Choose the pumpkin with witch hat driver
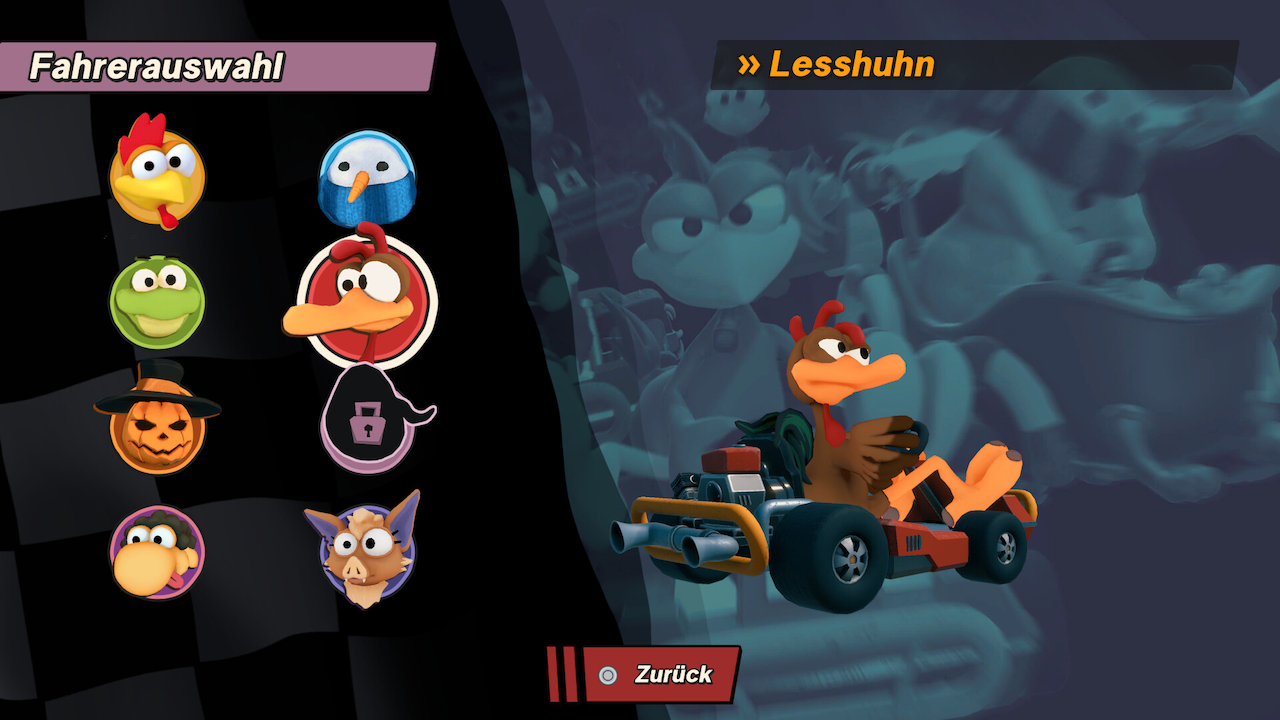Viewport: 1280px width, 720px height. [157, 425]
